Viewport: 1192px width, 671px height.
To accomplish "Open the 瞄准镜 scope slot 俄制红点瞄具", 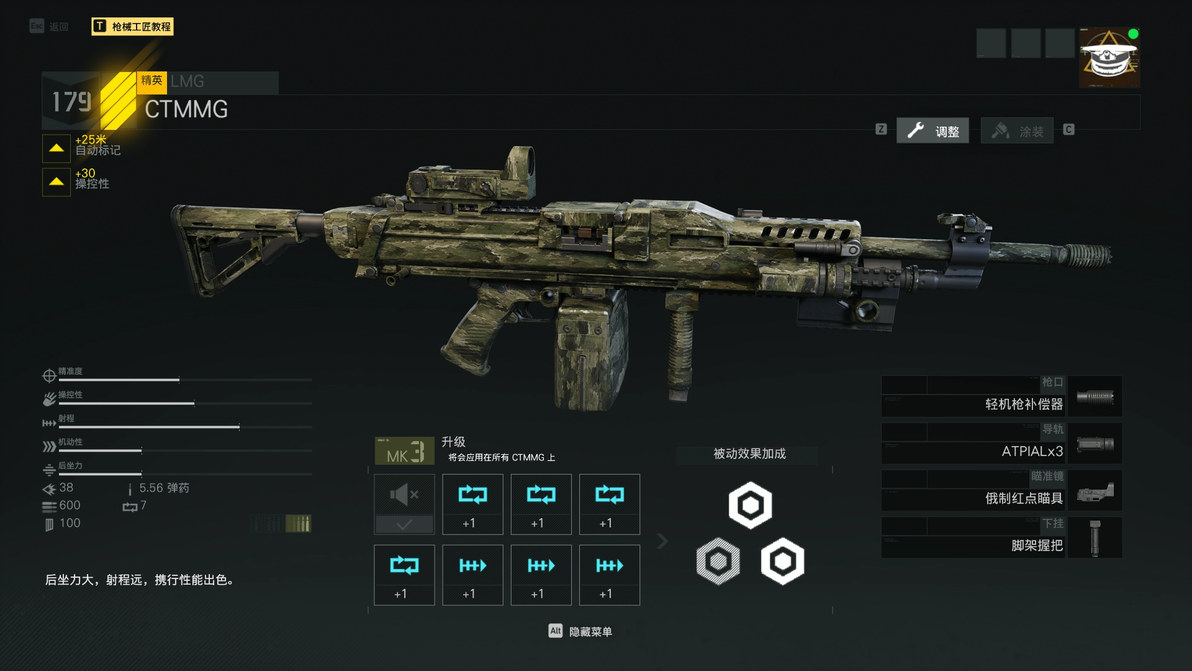I will coord(1001,491).
